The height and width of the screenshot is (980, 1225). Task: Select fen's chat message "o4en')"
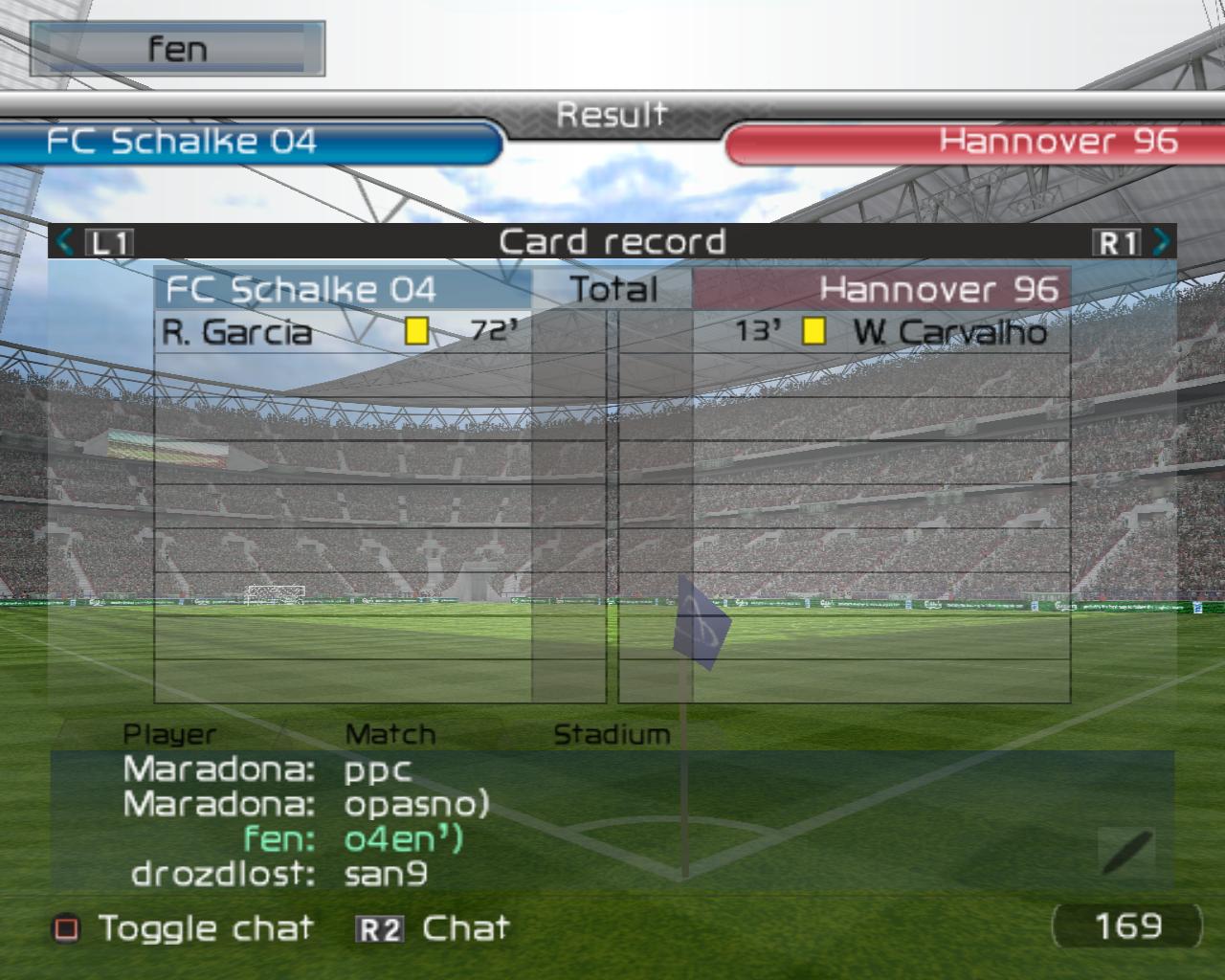tap(403, 839)
